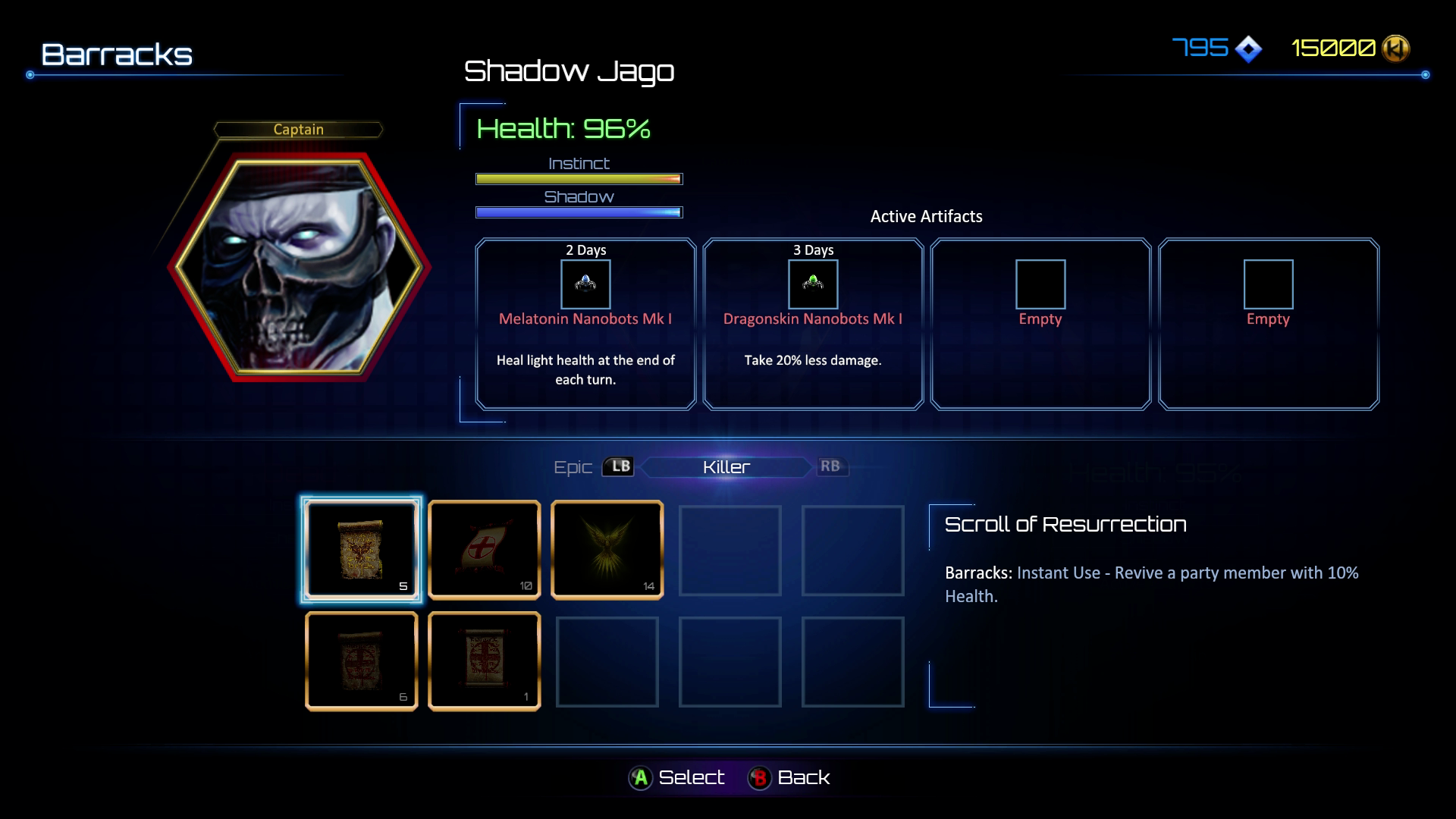The height and width of the screenshot is (819, 1456).
Task: Open the Melatonin Nanobots Mk I artifact card
Action: [585, 324]
